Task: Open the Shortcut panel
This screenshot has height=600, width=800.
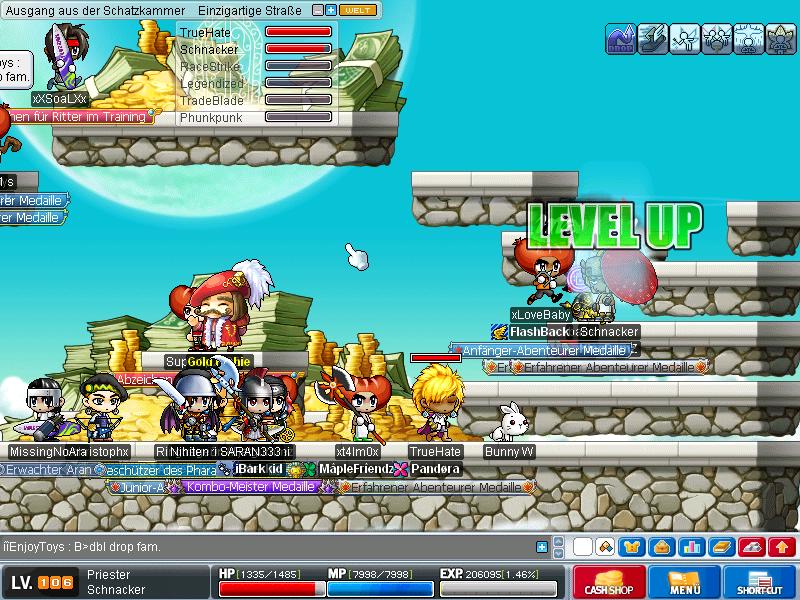Action: 759,583
